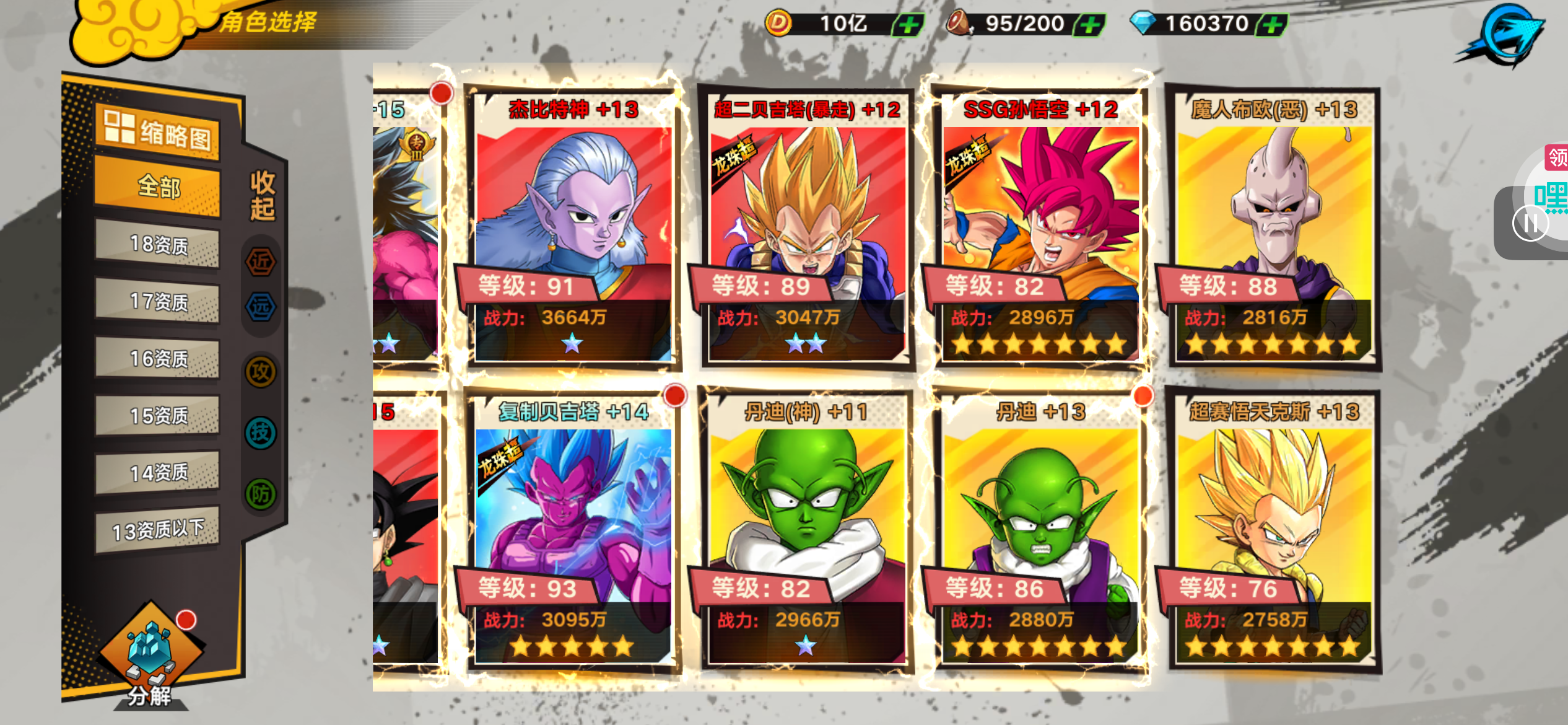
Task: Filter by the 攻 attack type icon
Action: (261, 372)
